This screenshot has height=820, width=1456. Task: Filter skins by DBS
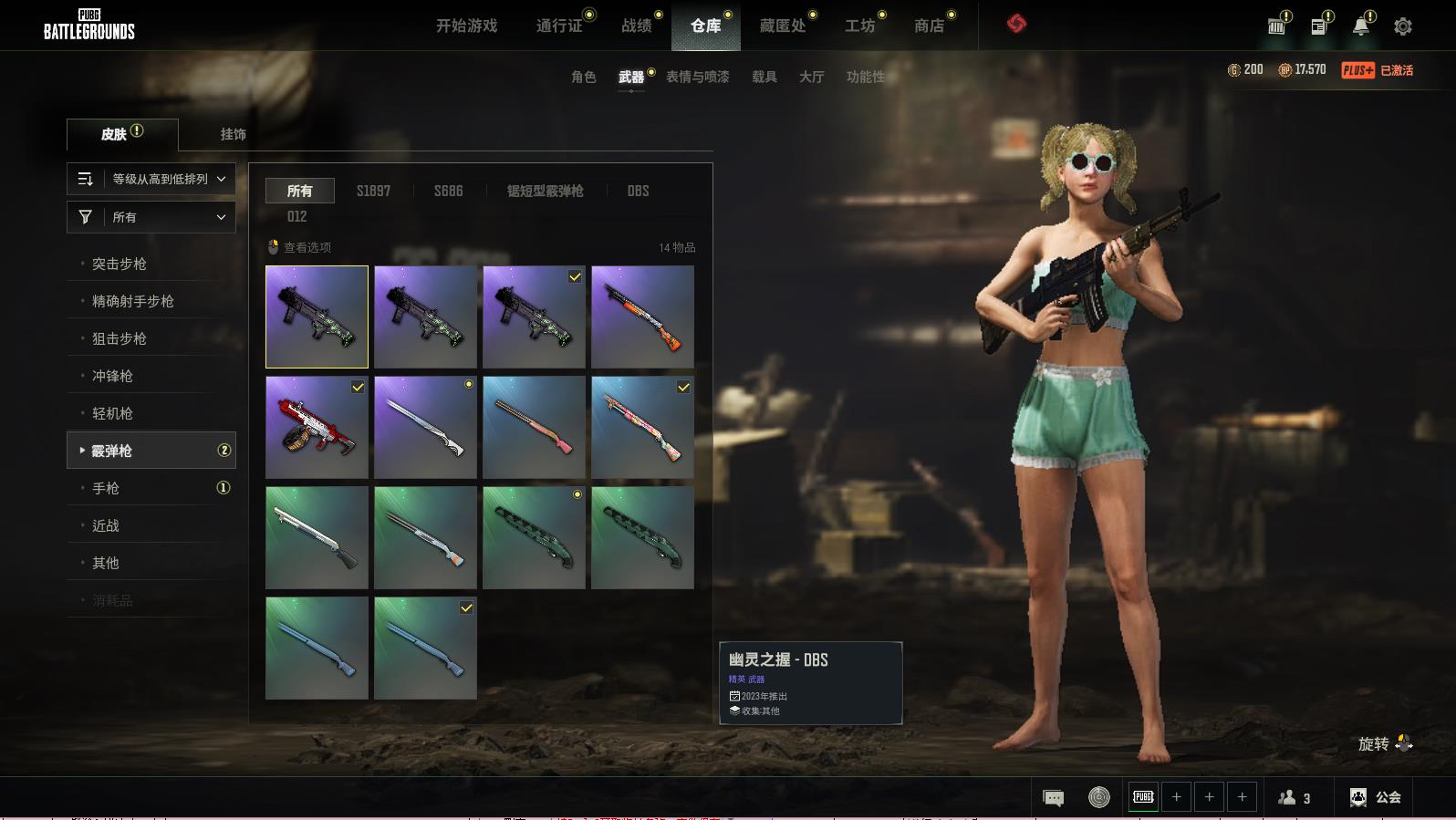click(x=638, y=191)
